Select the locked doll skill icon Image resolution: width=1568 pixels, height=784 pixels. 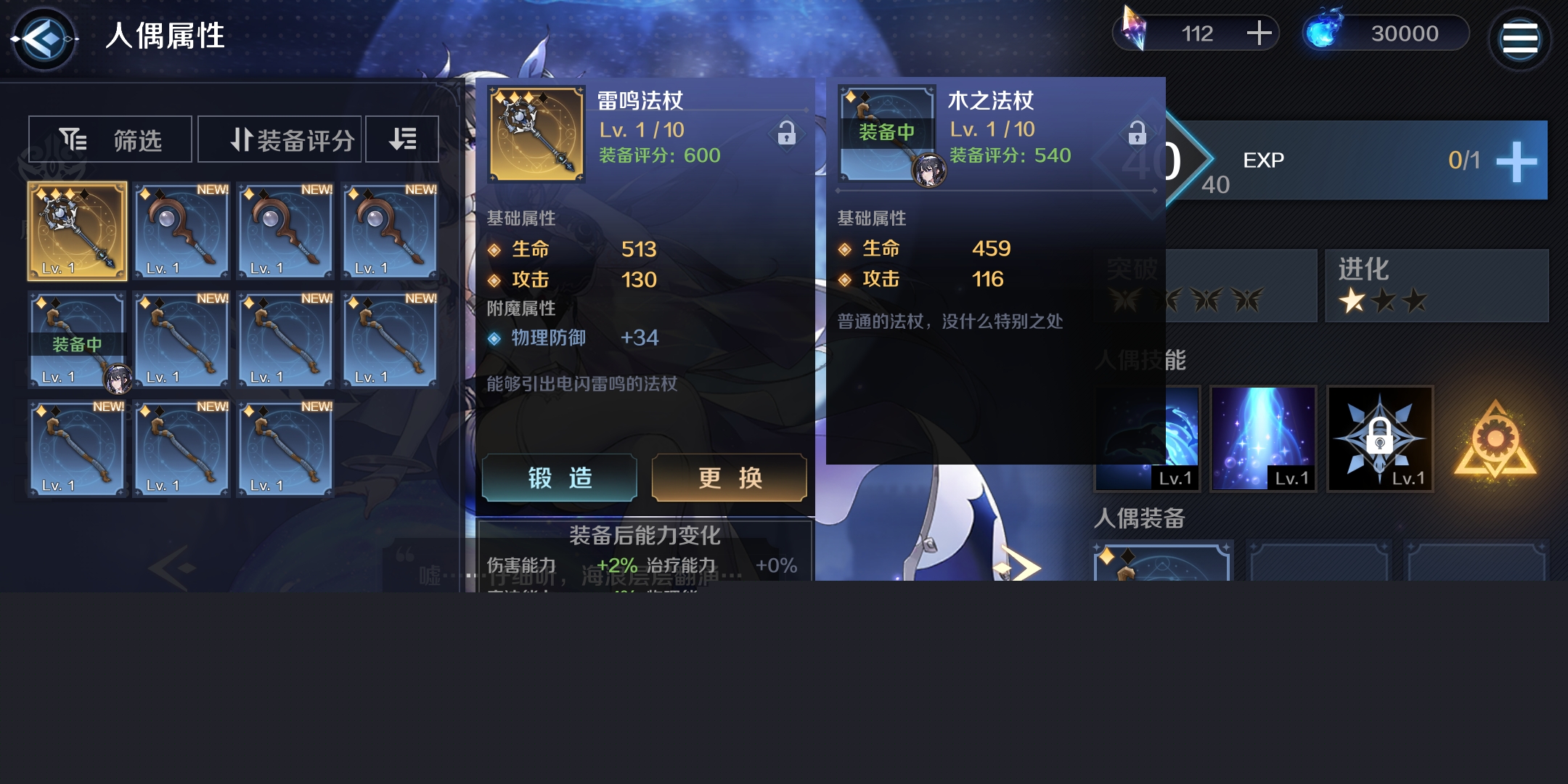pos(1379,438)
